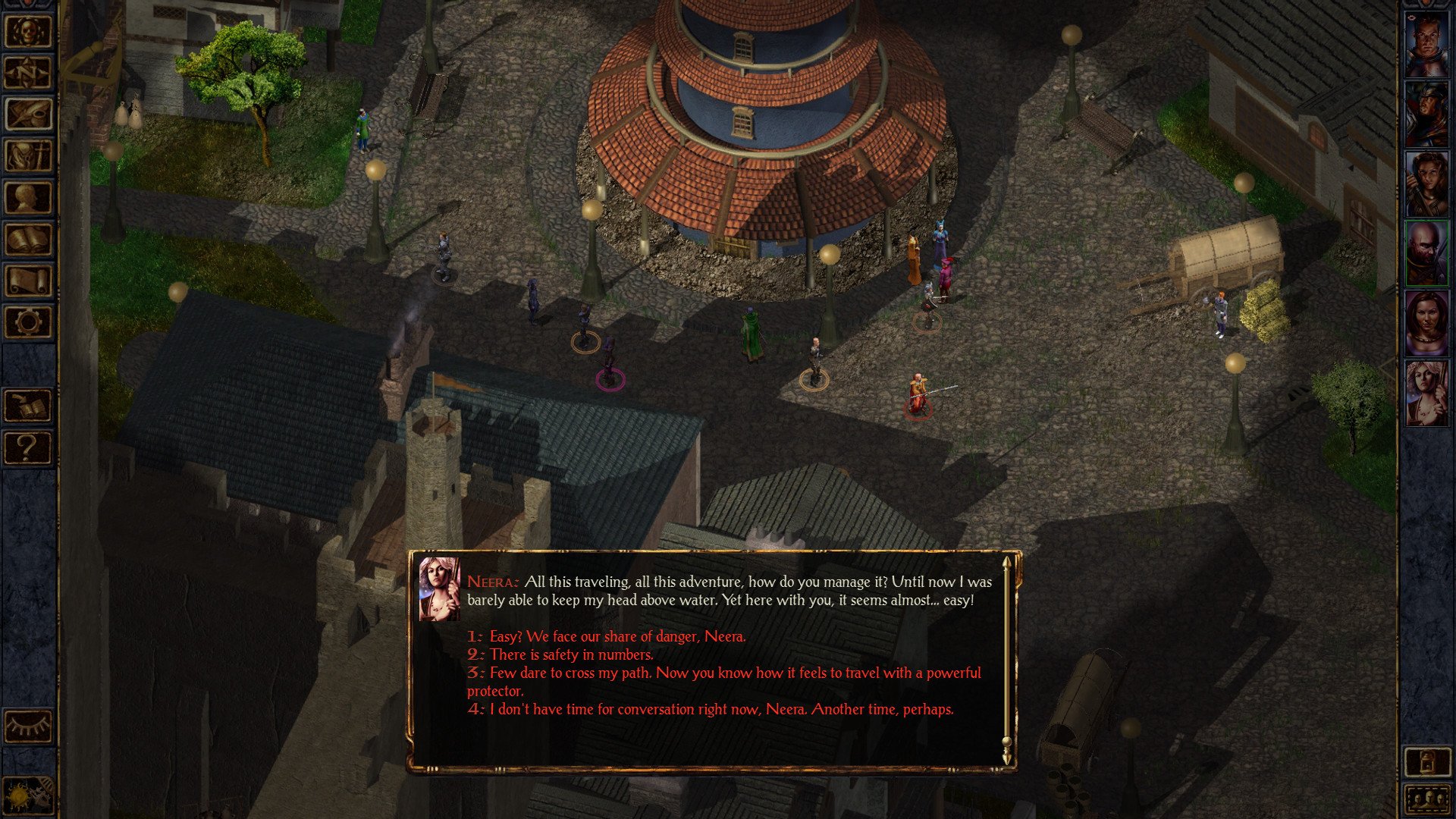
Task: Select reply 'There is safety in numbers'
Action: pos(570,655)
